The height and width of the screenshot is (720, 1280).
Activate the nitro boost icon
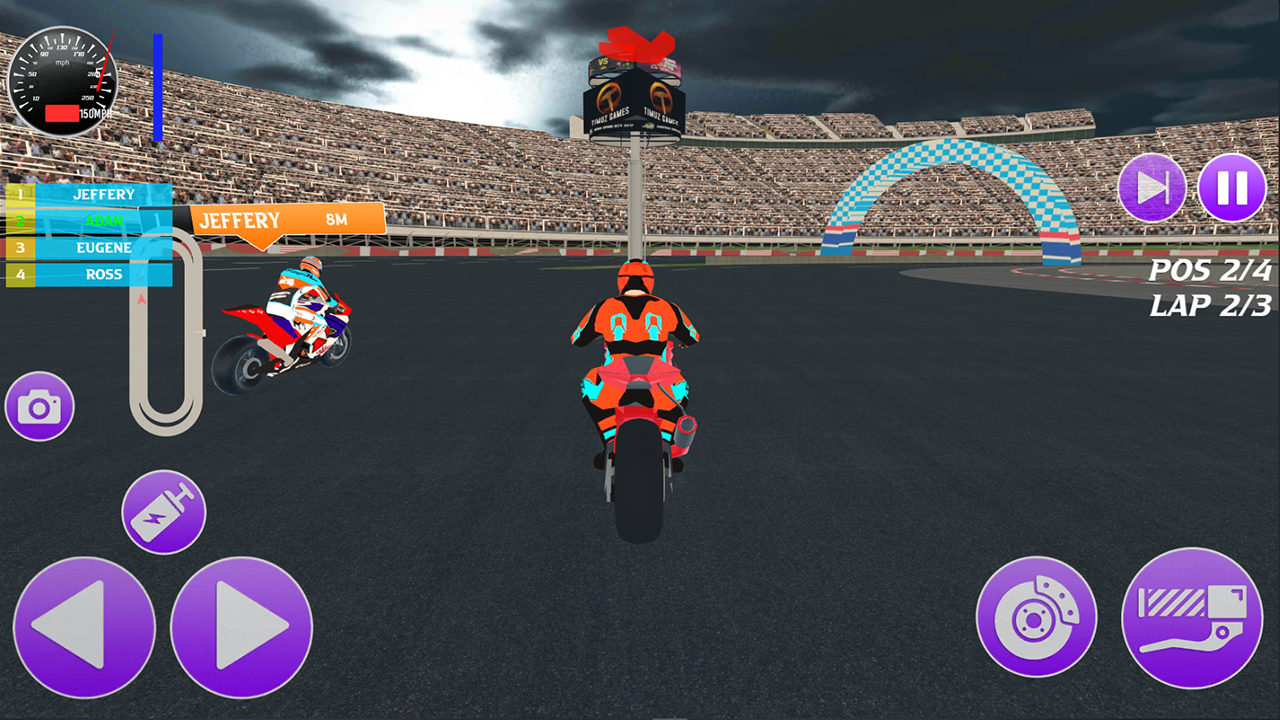(164, 511)
